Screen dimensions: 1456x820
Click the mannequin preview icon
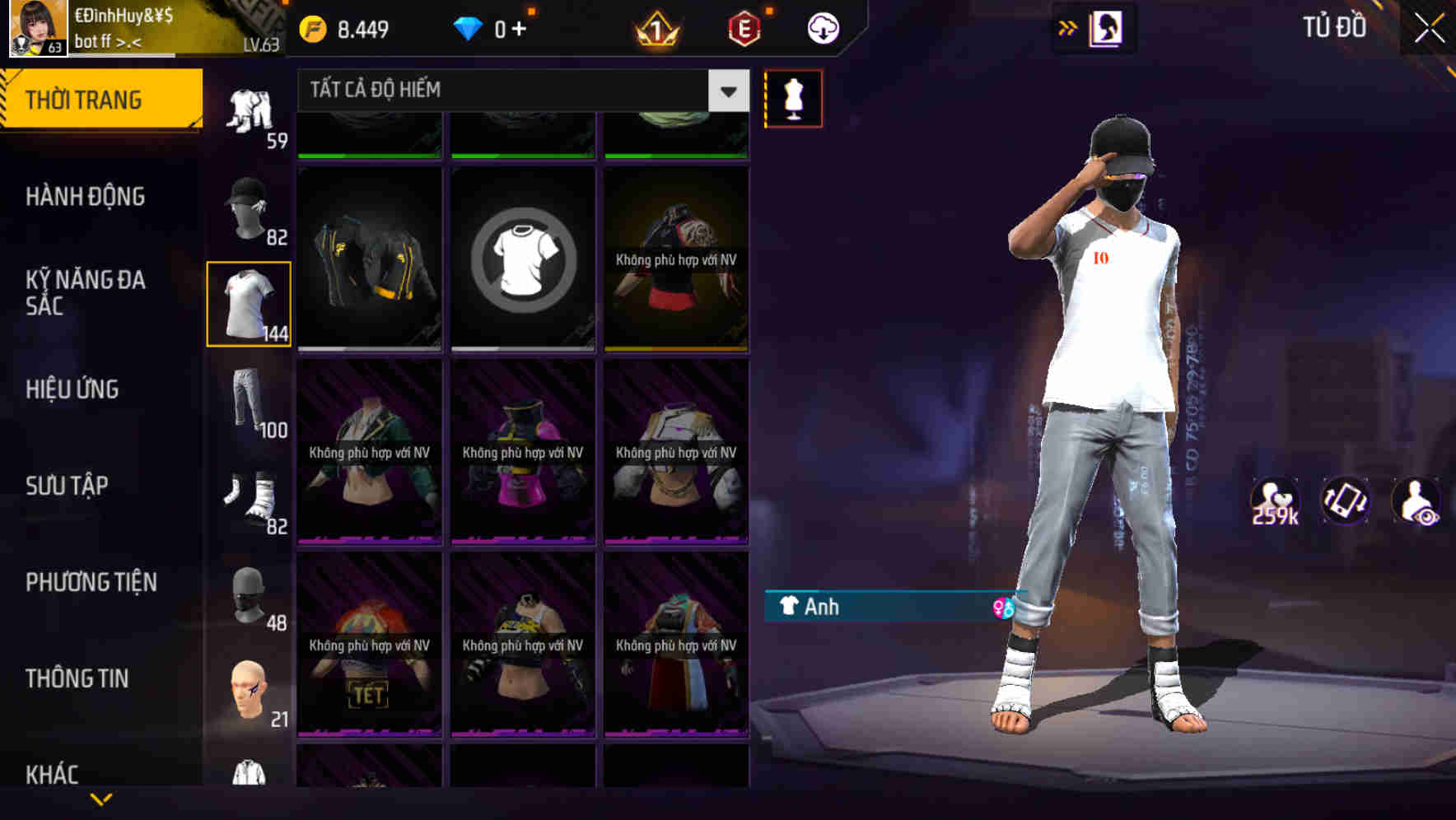coord(793,98)
